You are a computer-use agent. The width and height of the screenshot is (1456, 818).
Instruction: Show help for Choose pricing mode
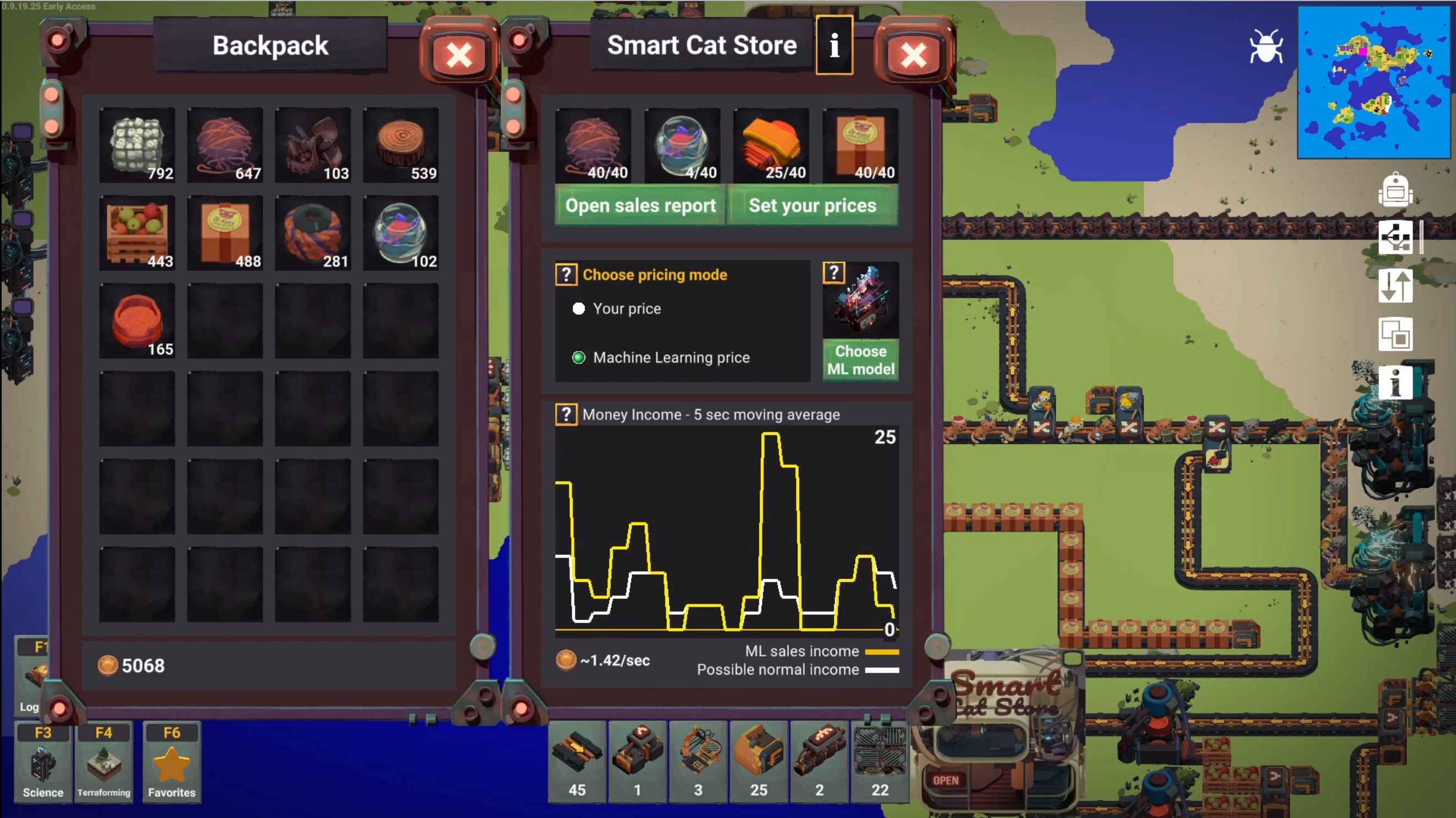[x=566, y=275]
